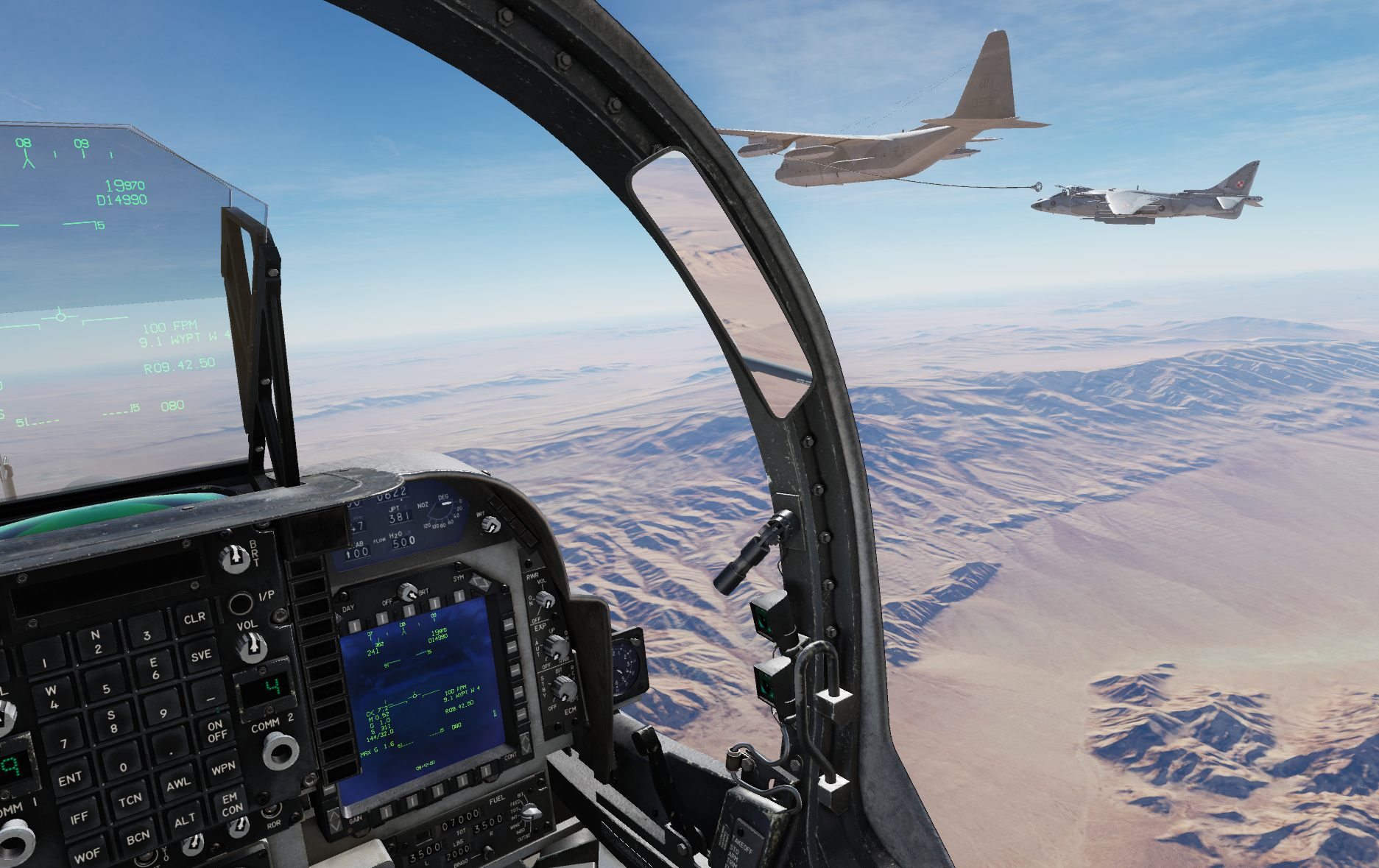Image resolution: width=1379 pixels, height=868 pixels.
Task: Adjust the UFC VOL knob
Action: [x=252, y=647]
